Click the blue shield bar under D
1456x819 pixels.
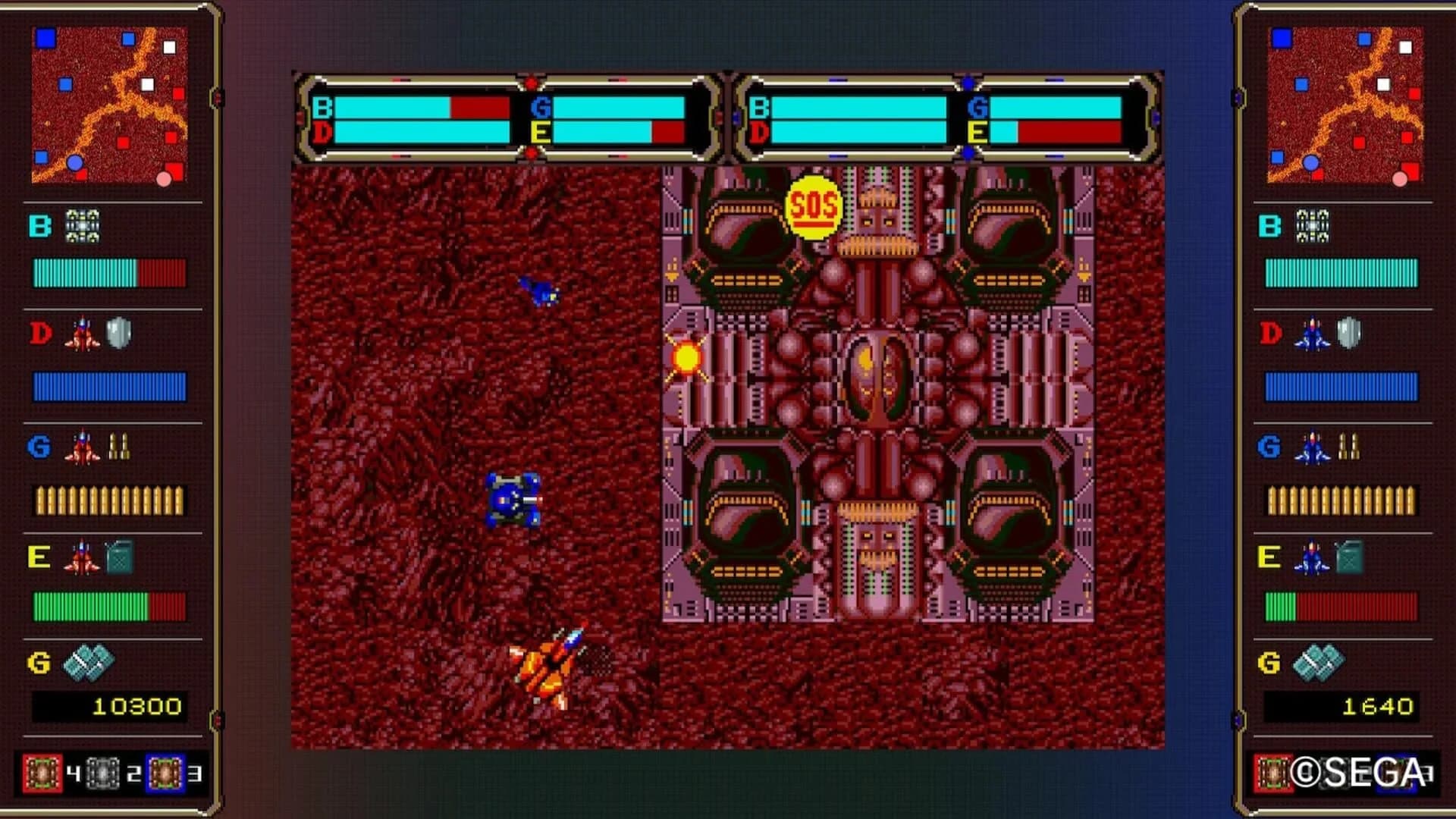coord(110,388)
